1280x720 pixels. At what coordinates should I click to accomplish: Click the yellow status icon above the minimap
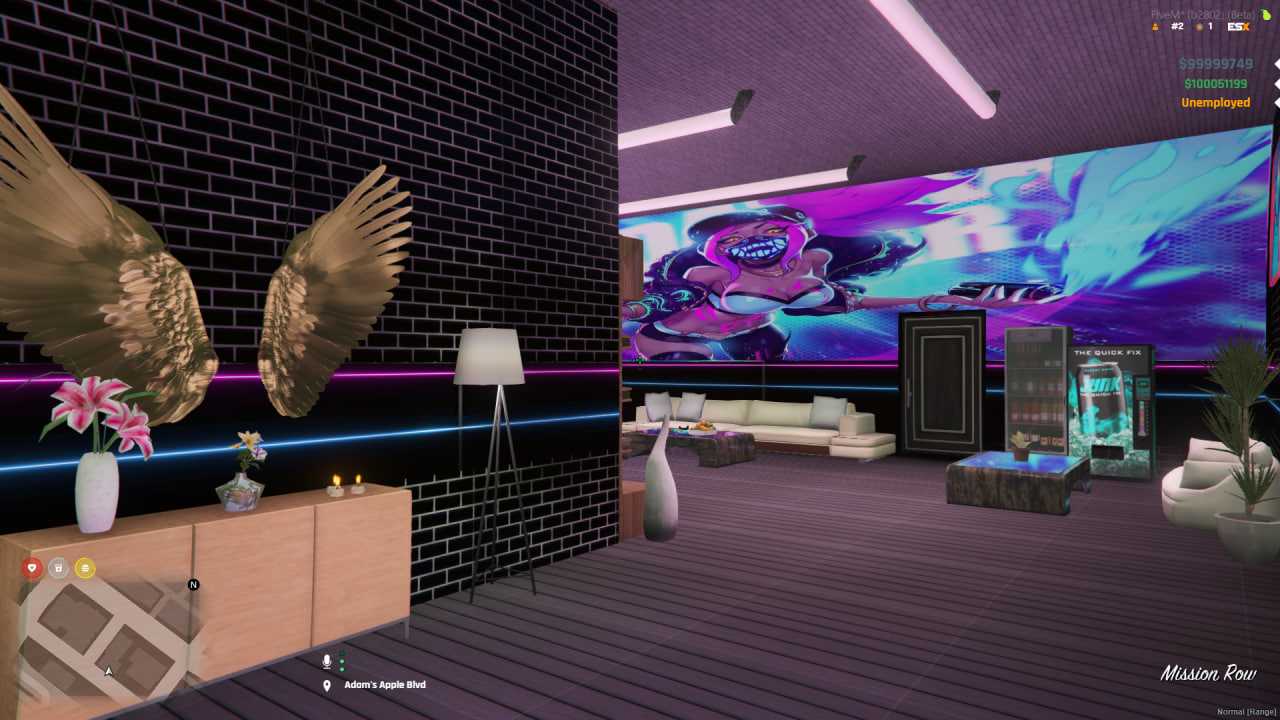(85, 568)
